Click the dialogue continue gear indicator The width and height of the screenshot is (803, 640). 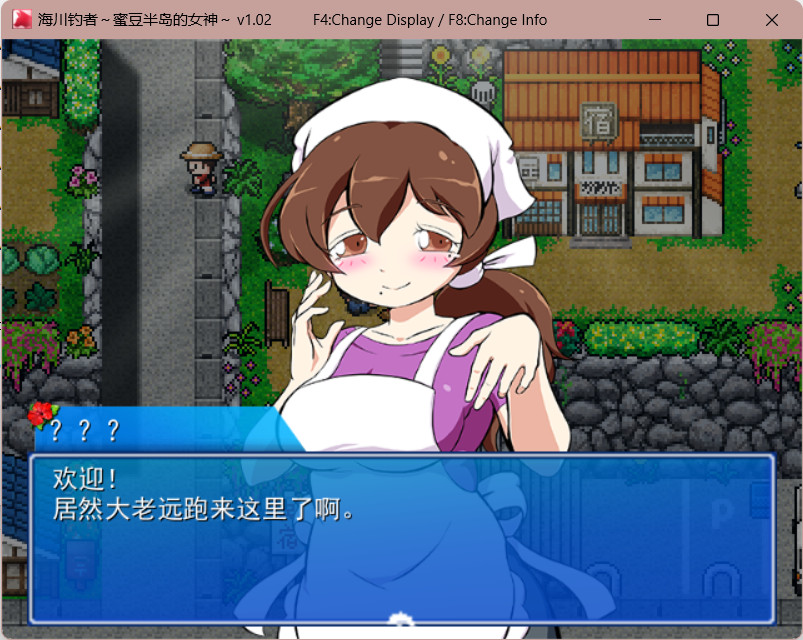tap(401, 618)
